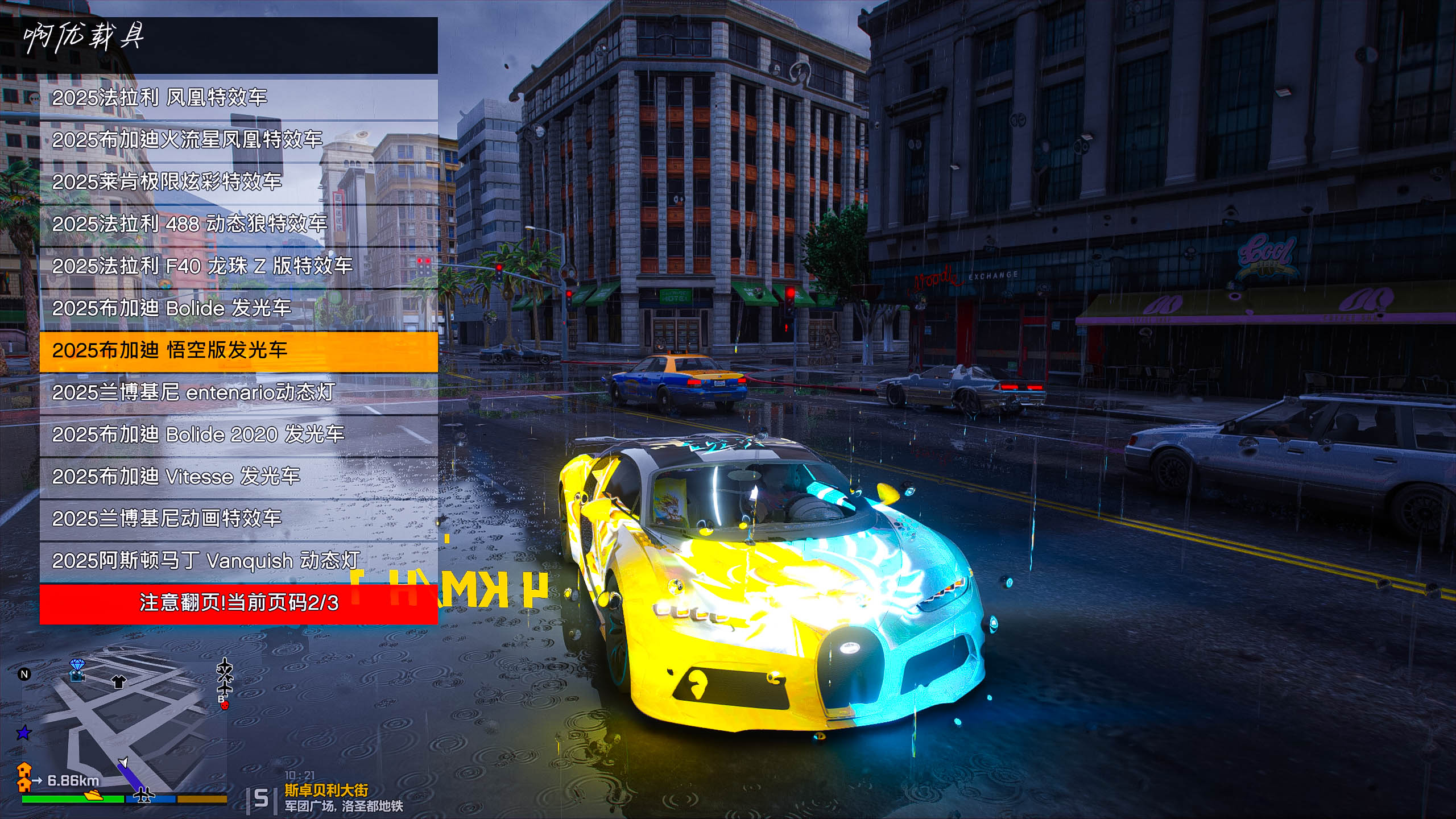
Task: Pick 2025布加迪 Vitesse 发光车
Action: tap(238, 477)
